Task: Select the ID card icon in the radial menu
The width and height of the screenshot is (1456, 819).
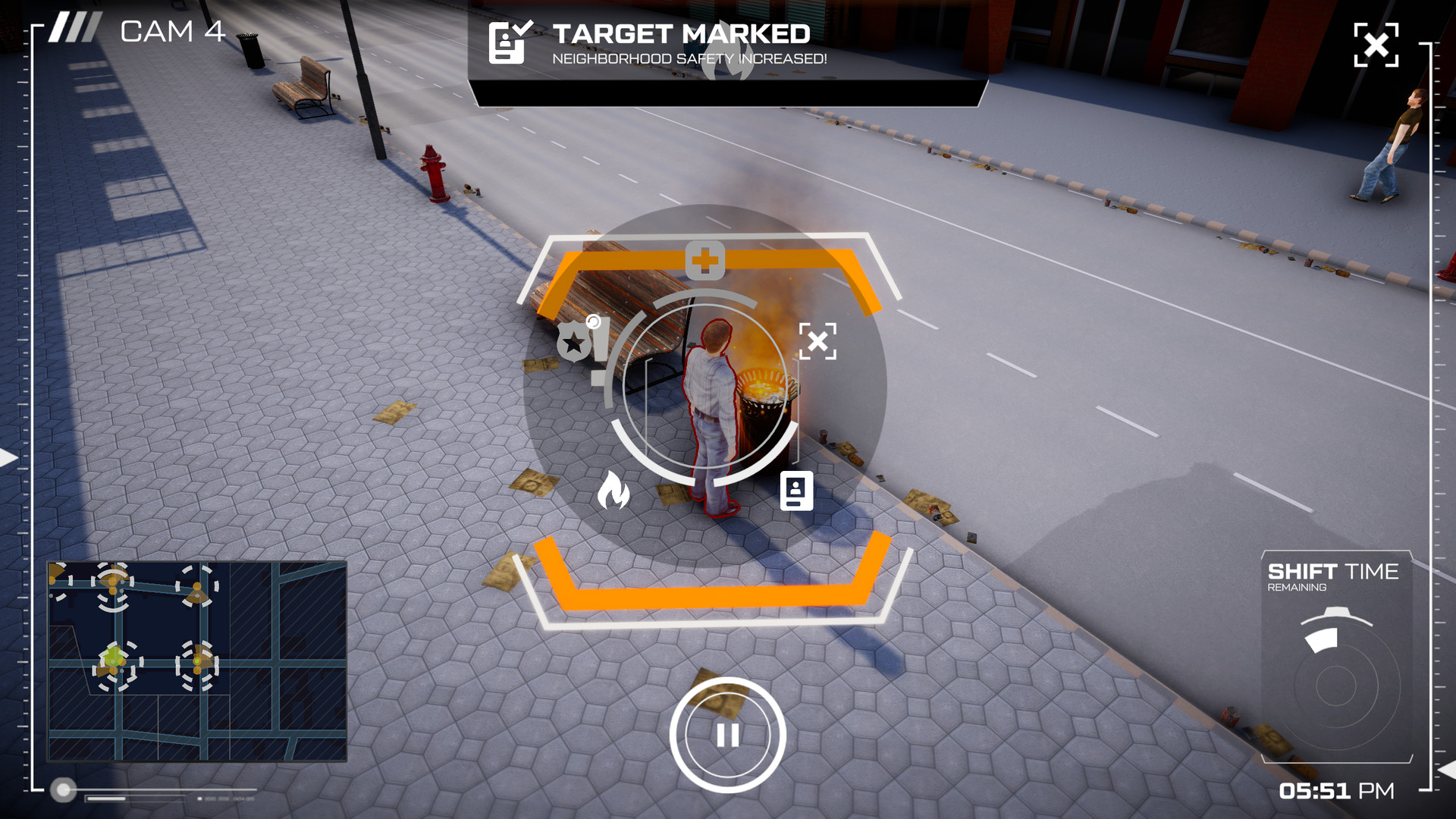Action: 796,491
